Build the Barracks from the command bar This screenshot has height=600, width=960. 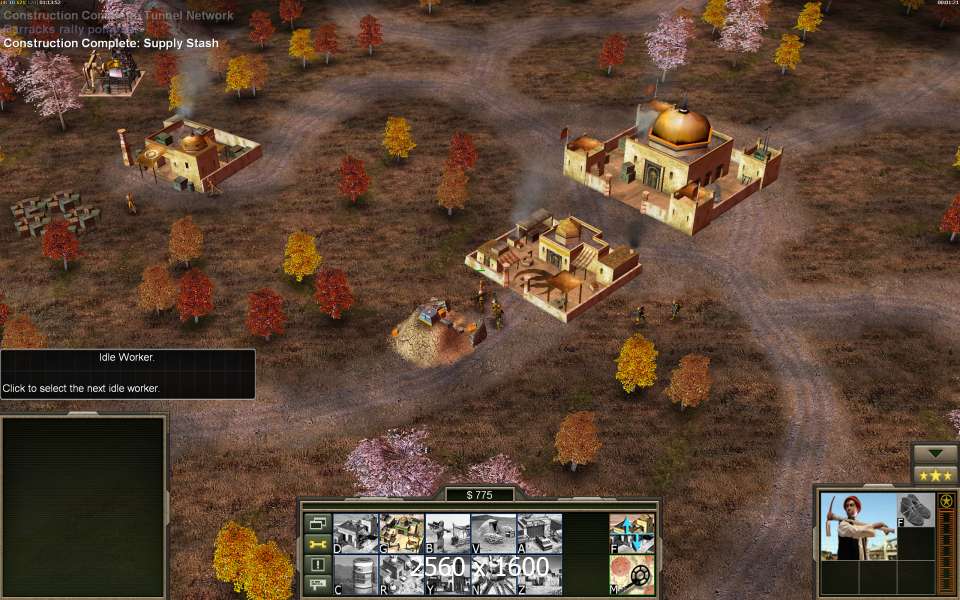447,533
